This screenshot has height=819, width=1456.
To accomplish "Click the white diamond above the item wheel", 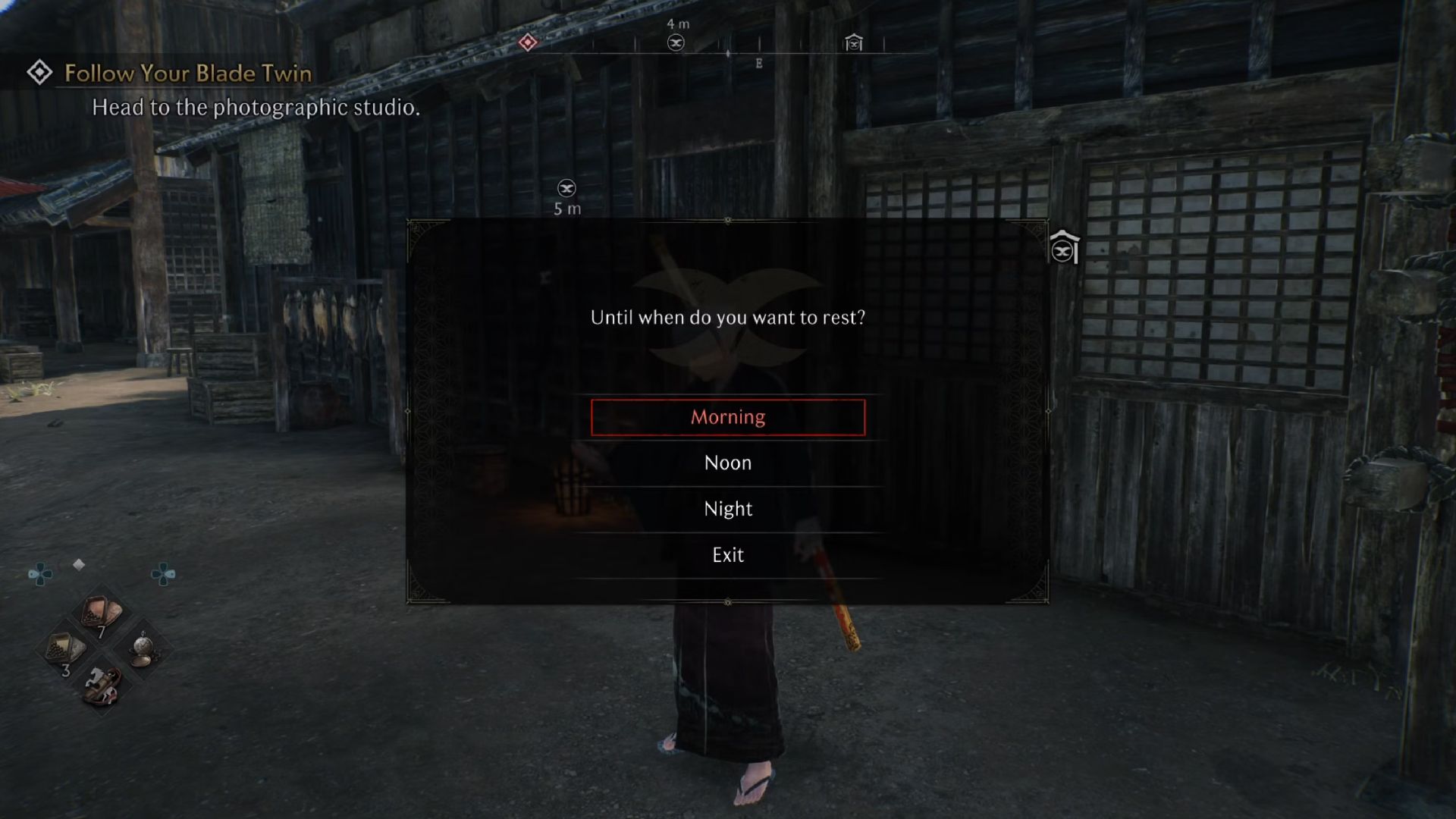I will [x=79, y=565].
